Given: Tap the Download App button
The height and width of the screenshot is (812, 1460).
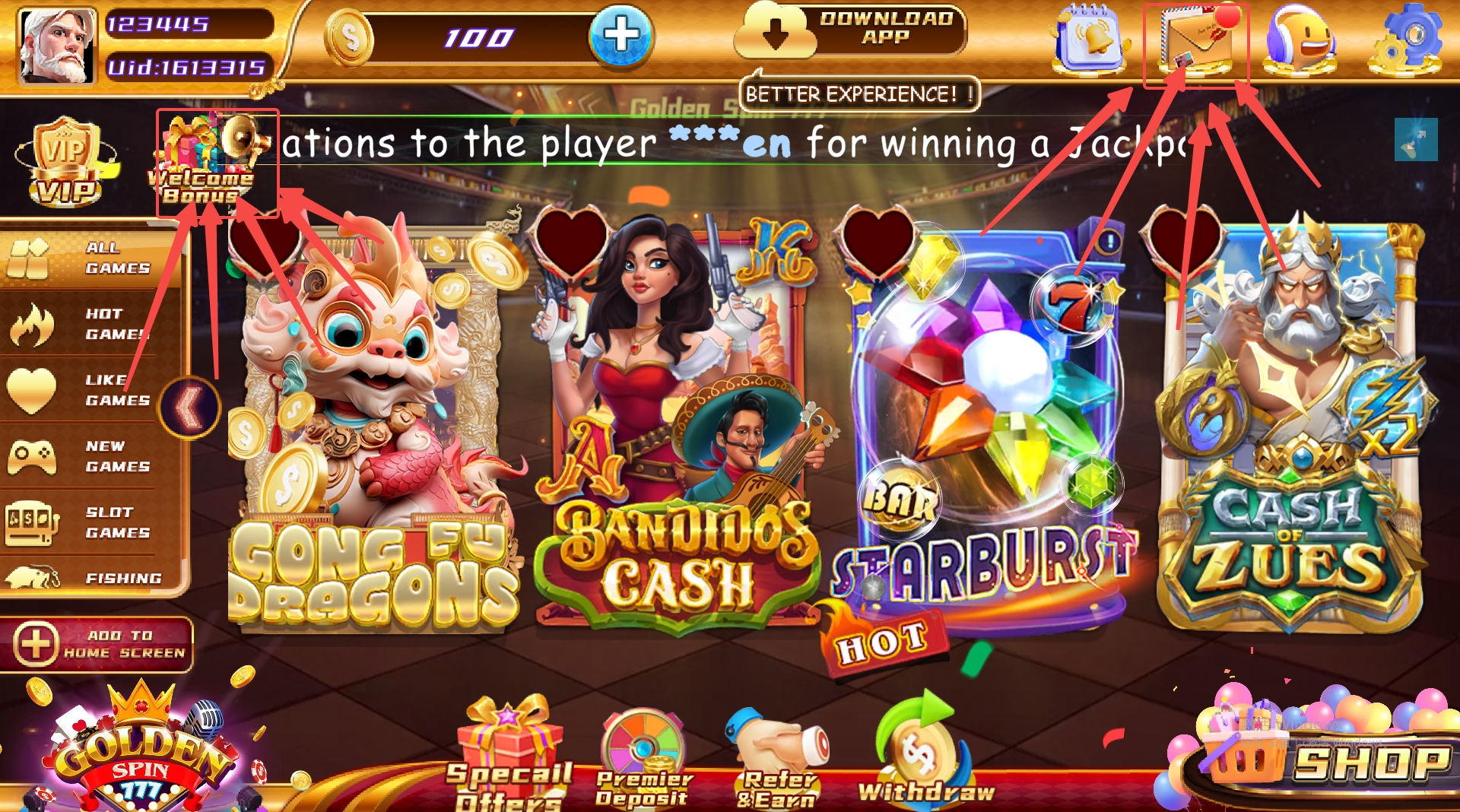Looking at the screenshot, I should pyautogui.click(x=849, y=31).
